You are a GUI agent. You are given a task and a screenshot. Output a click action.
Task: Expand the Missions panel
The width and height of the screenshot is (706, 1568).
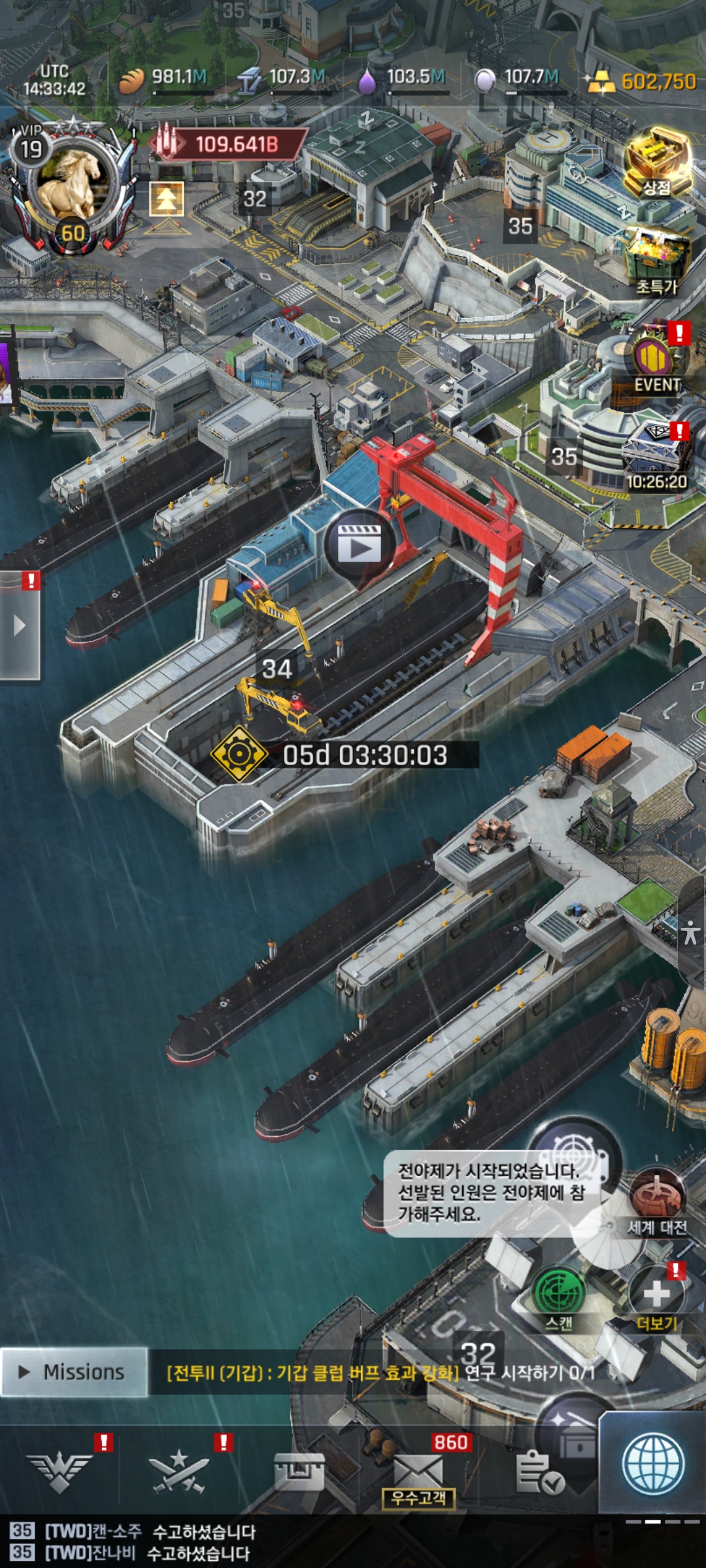tap(73, 1372)
